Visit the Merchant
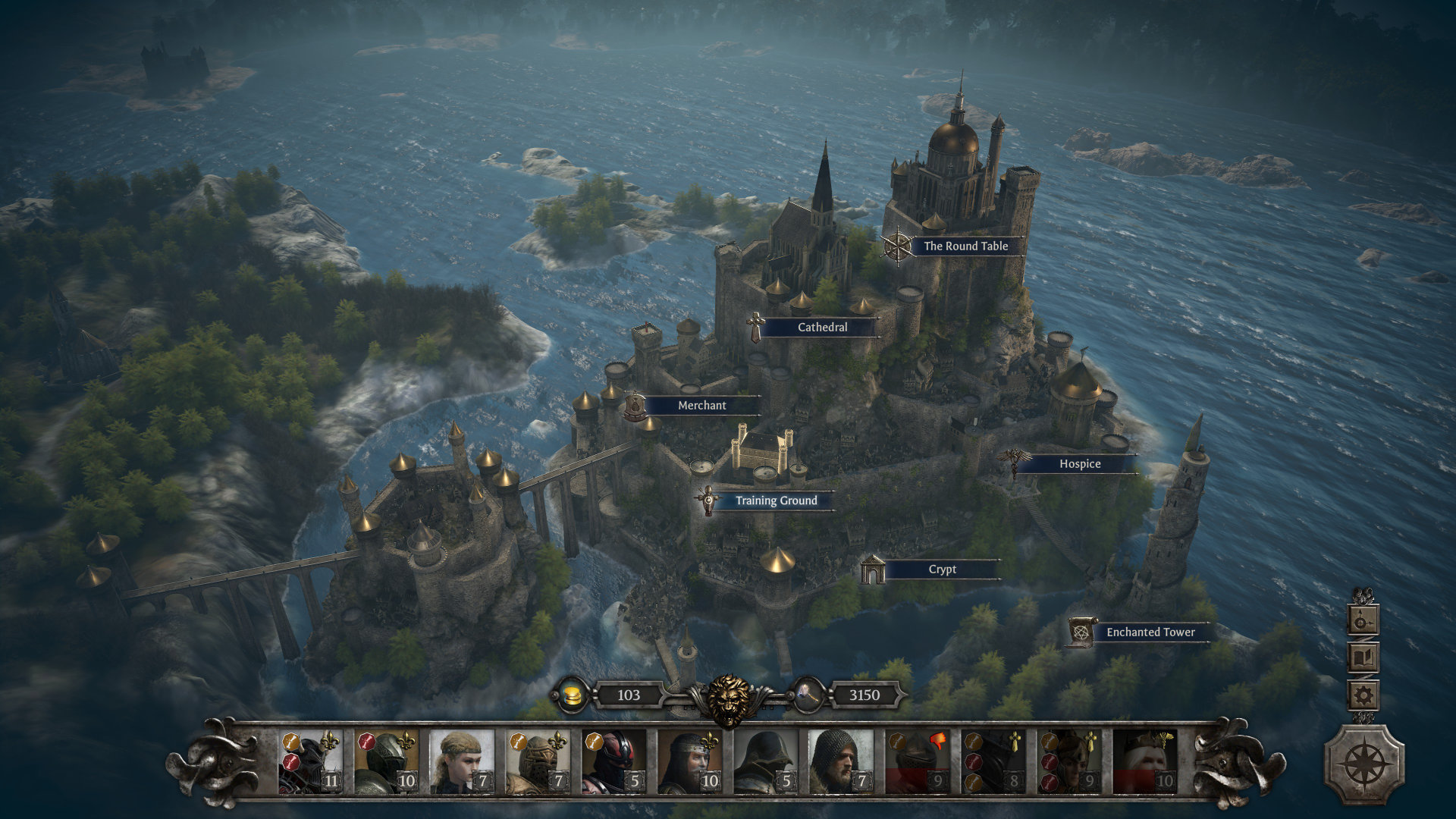This screenshot has height=819, width=1456. pyautogui.click(x=701, y=406)
